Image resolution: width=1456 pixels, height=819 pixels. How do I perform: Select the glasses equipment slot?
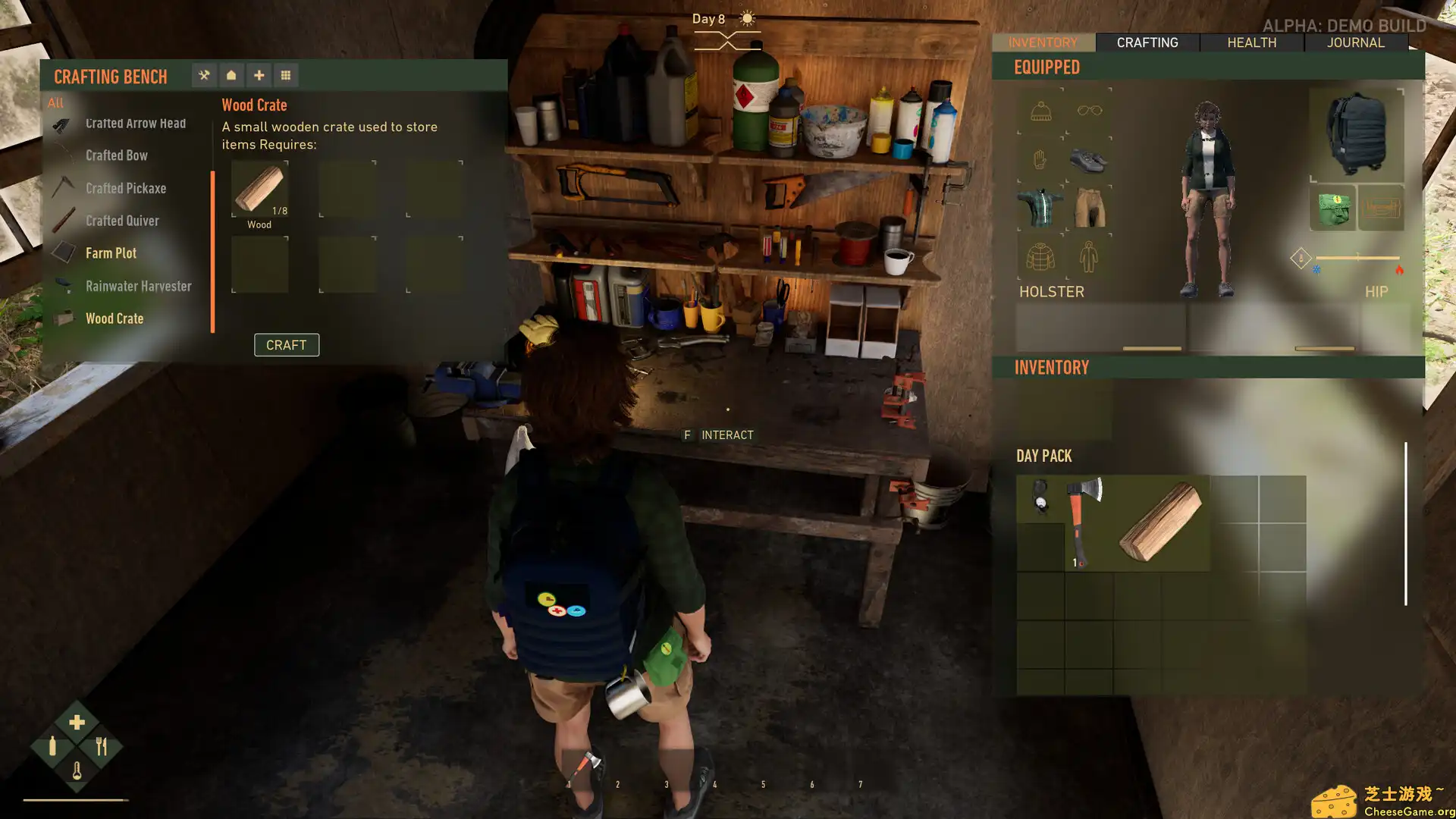1089,111
